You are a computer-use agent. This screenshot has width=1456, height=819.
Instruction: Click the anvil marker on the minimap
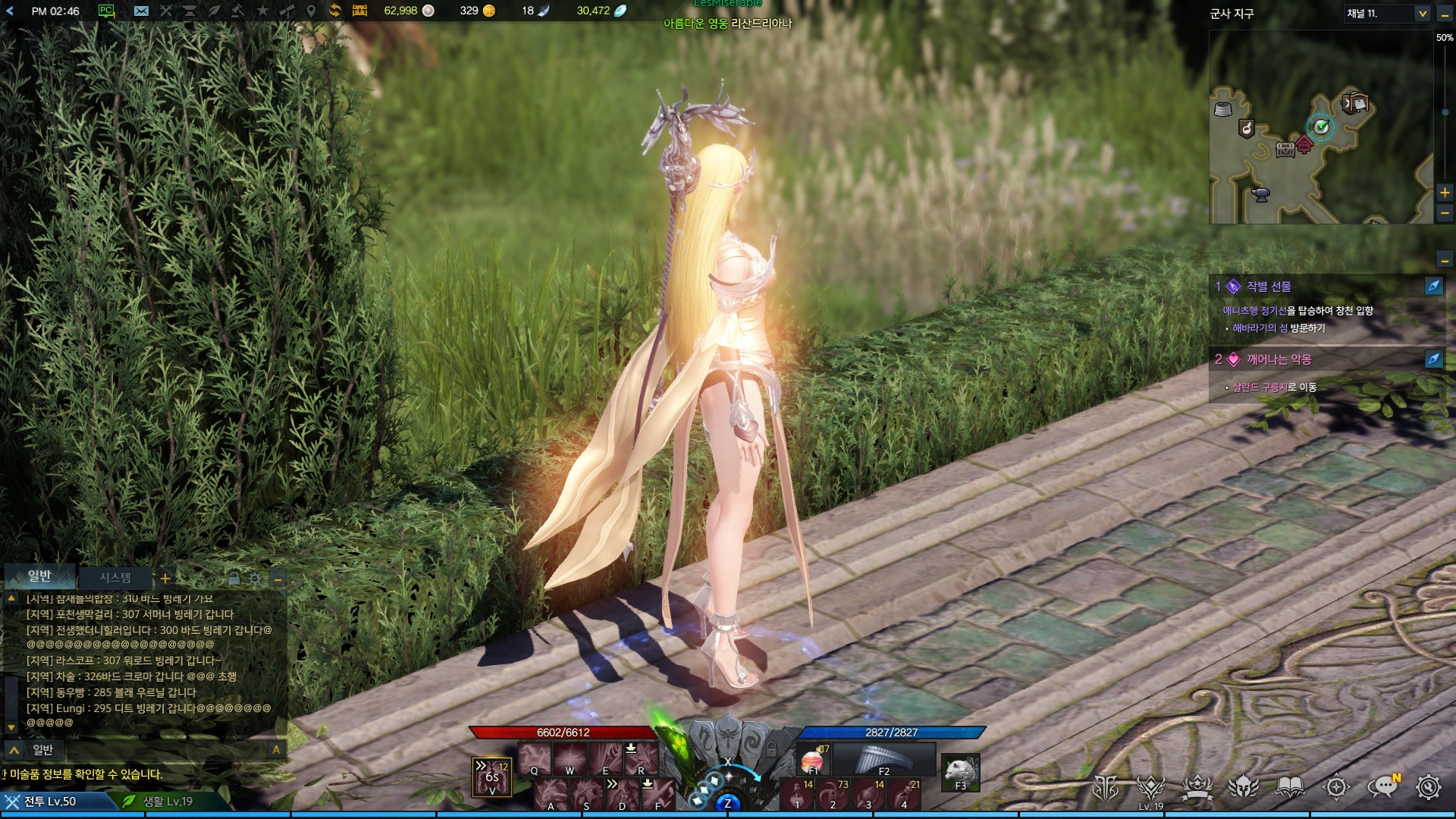[1260, 194]
